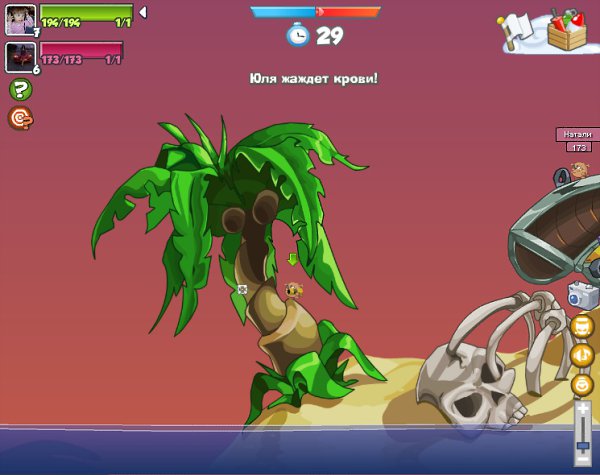Click the orange fullscreen display button
This screenshot has width=600, height=475.
pos(582,325)
